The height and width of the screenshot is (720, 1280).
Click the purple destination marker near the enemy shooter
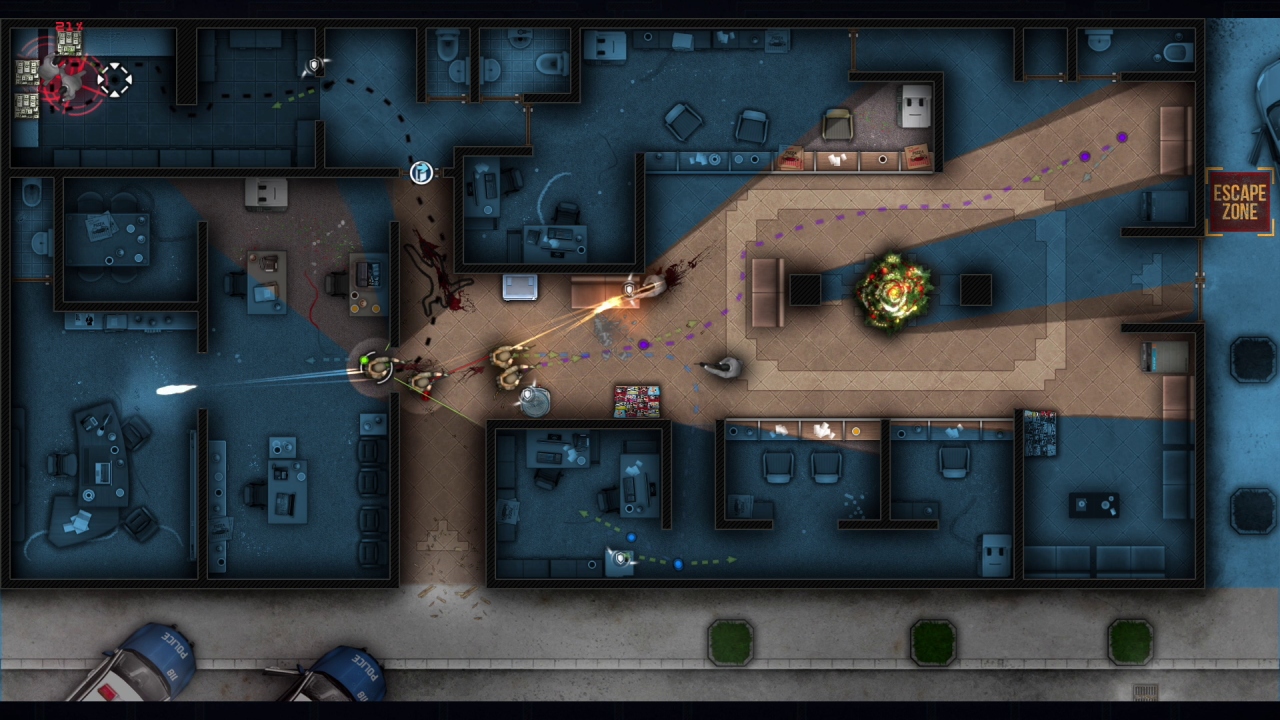644,344
